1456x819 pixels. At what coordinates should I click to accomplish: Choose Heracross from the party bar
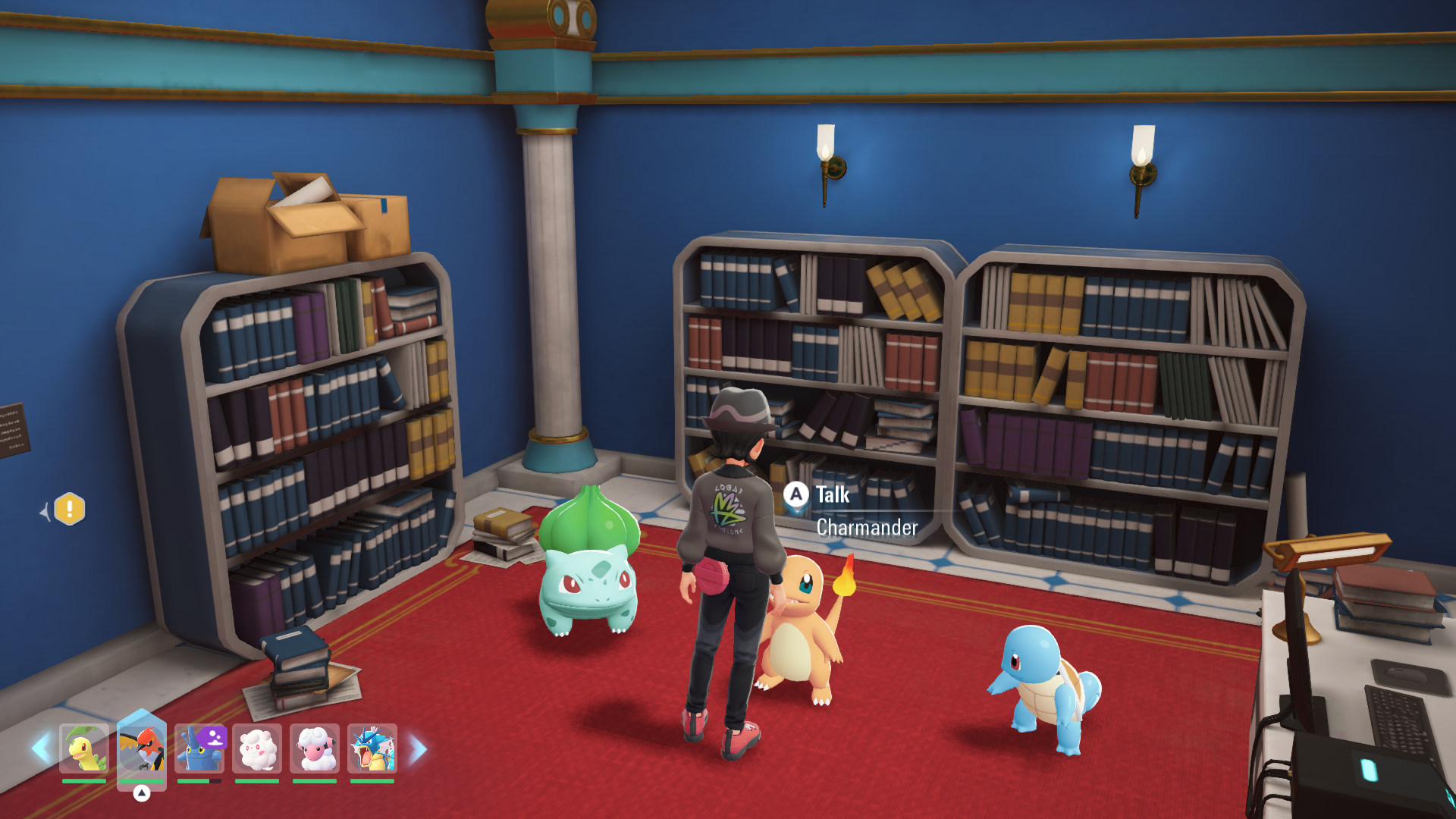point(199,748)
